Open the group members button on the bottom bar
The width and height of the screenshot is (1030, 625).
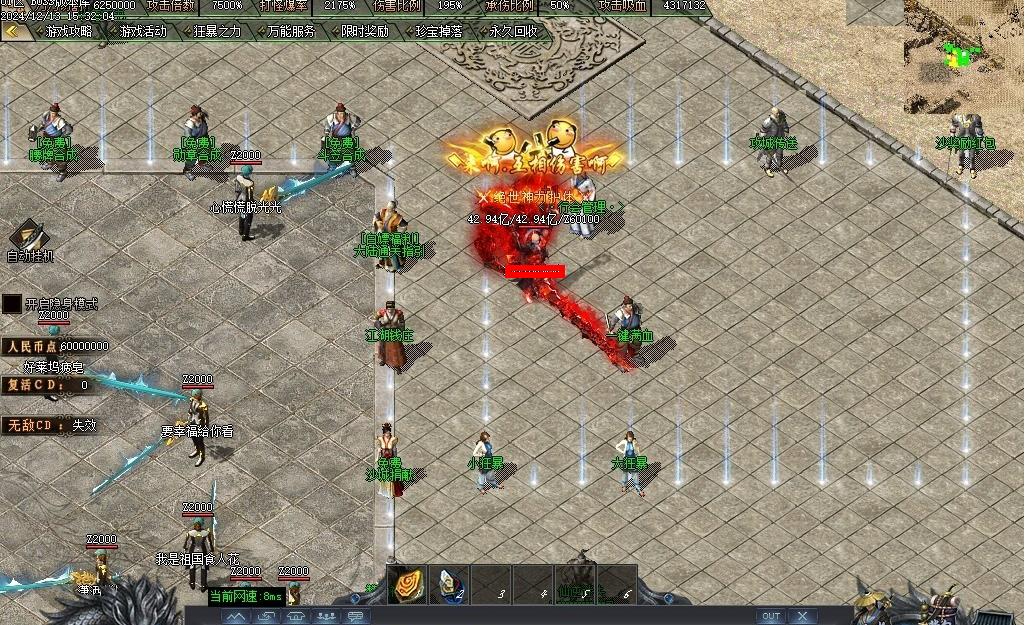327,616
